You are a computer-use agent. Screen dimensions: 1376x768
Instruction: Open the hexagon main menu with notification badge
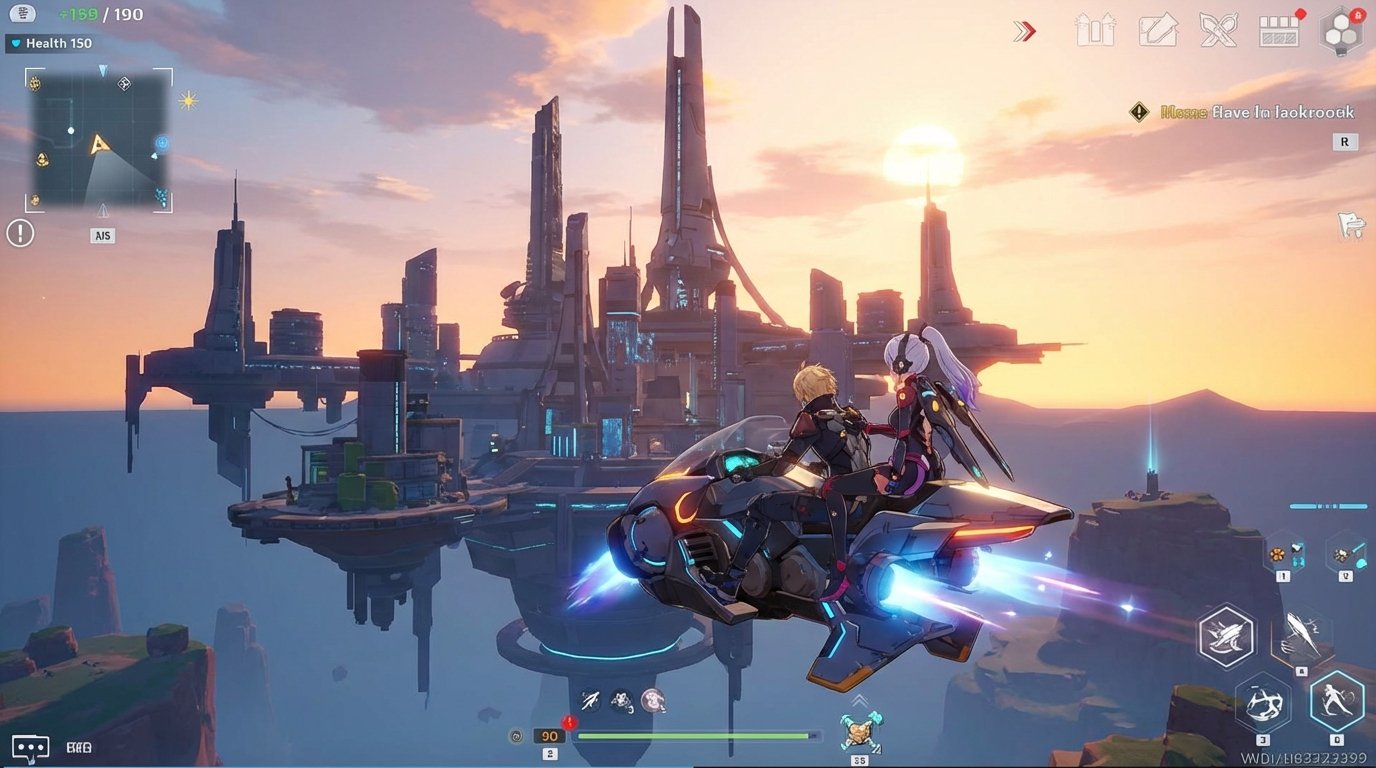pyautogui.click(x=1340, y=30)
